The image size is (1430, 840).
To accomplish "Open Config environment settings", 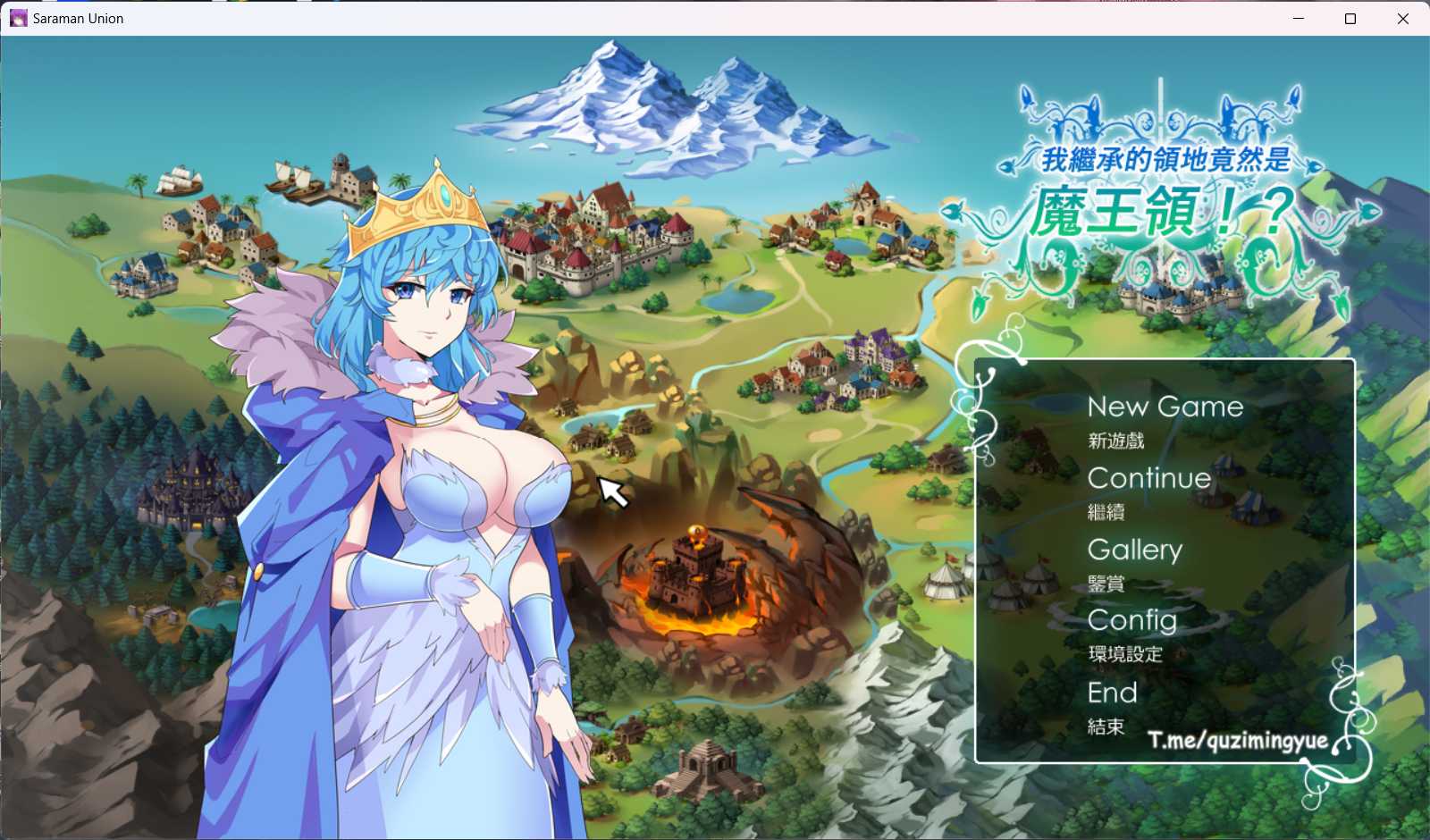I will point(1132,620).
